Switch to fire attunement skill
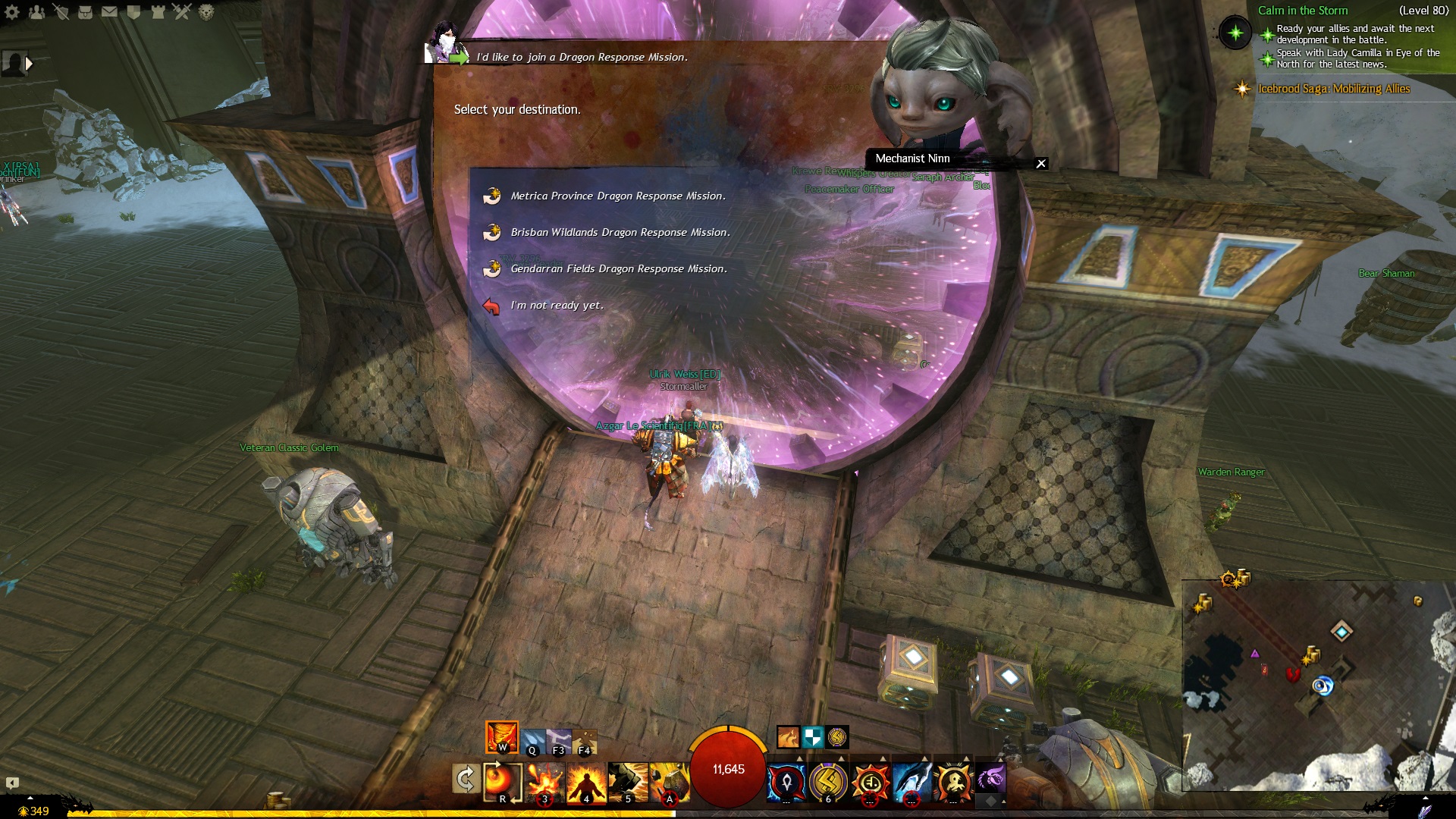 [x=501, y=737]
